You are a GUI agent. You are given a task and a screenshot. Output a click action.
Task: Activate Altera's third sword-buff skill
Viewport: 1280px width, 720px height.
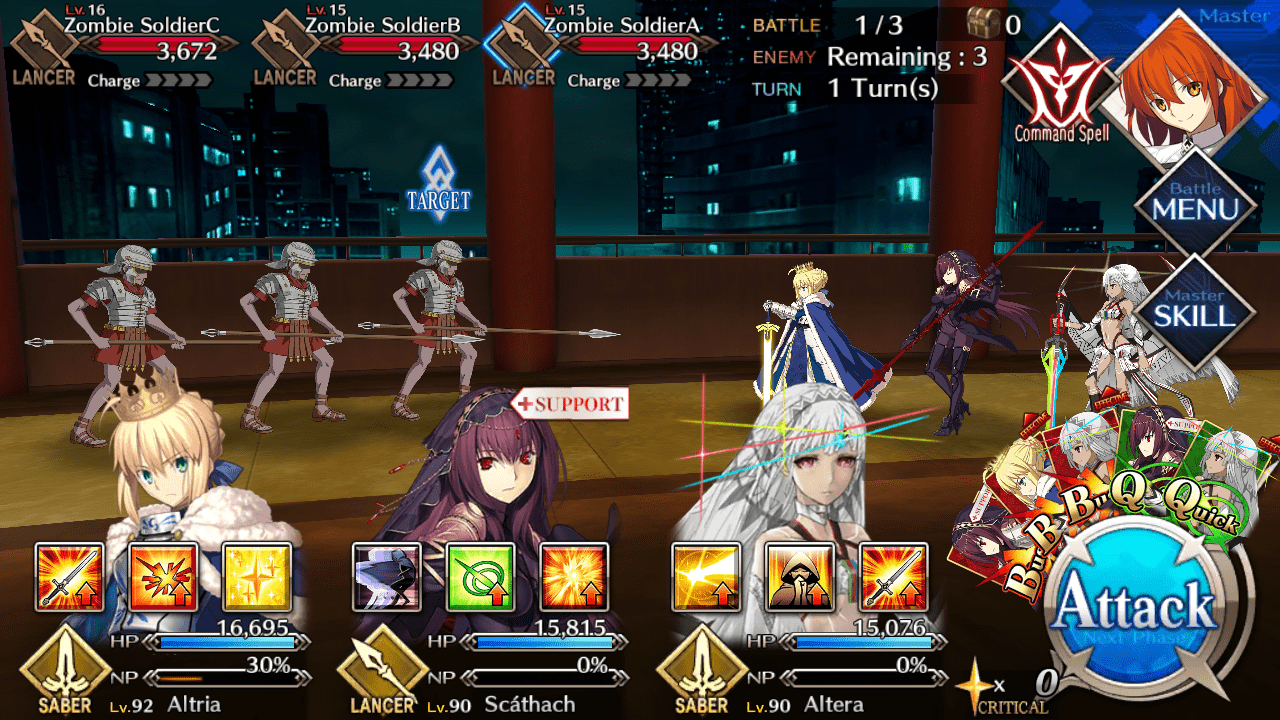pyautogui.click(x=893, y=577)
